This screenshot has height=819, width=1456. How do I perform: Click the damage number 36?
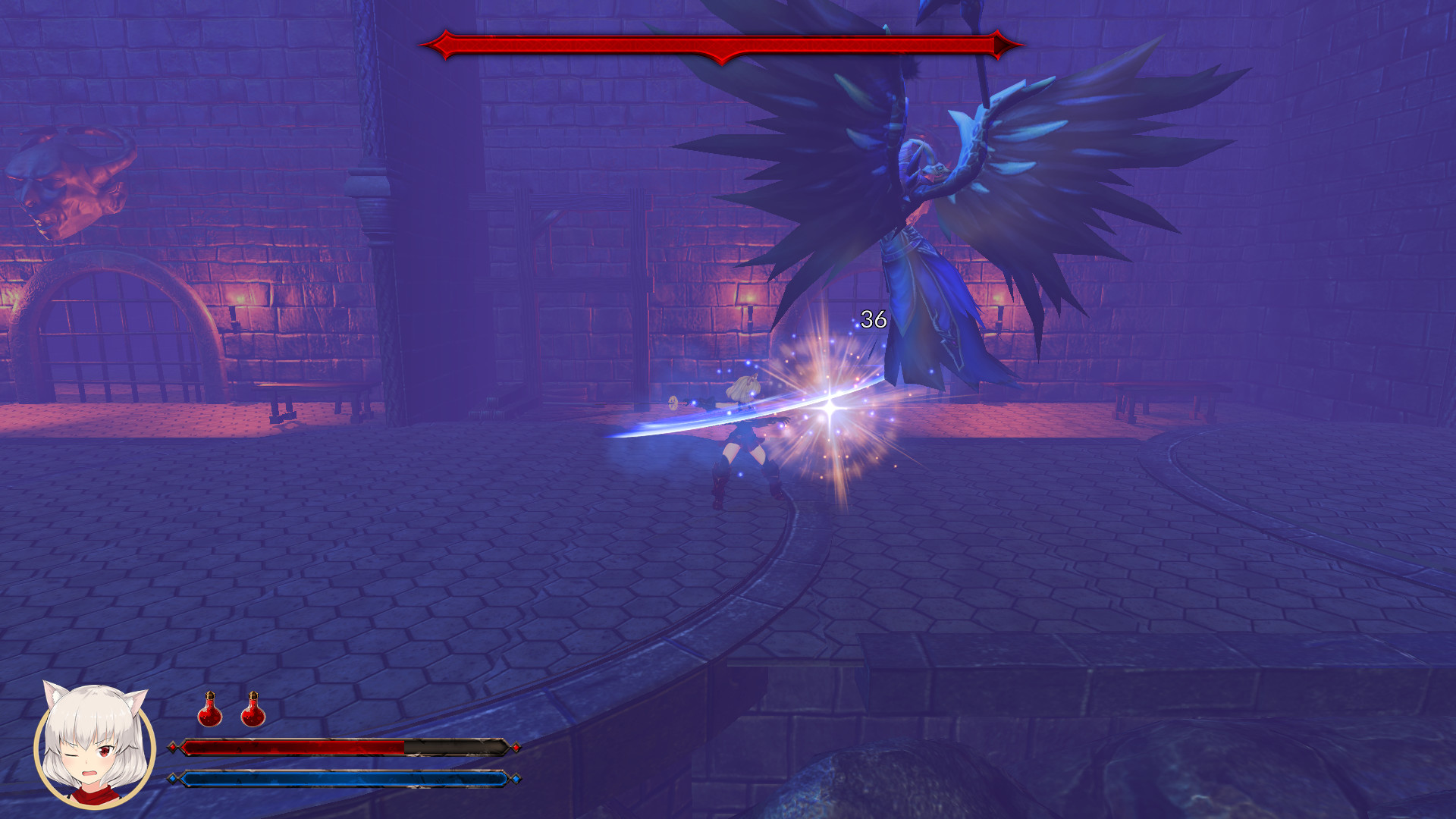pyautogui.click(x=872, y=320)
